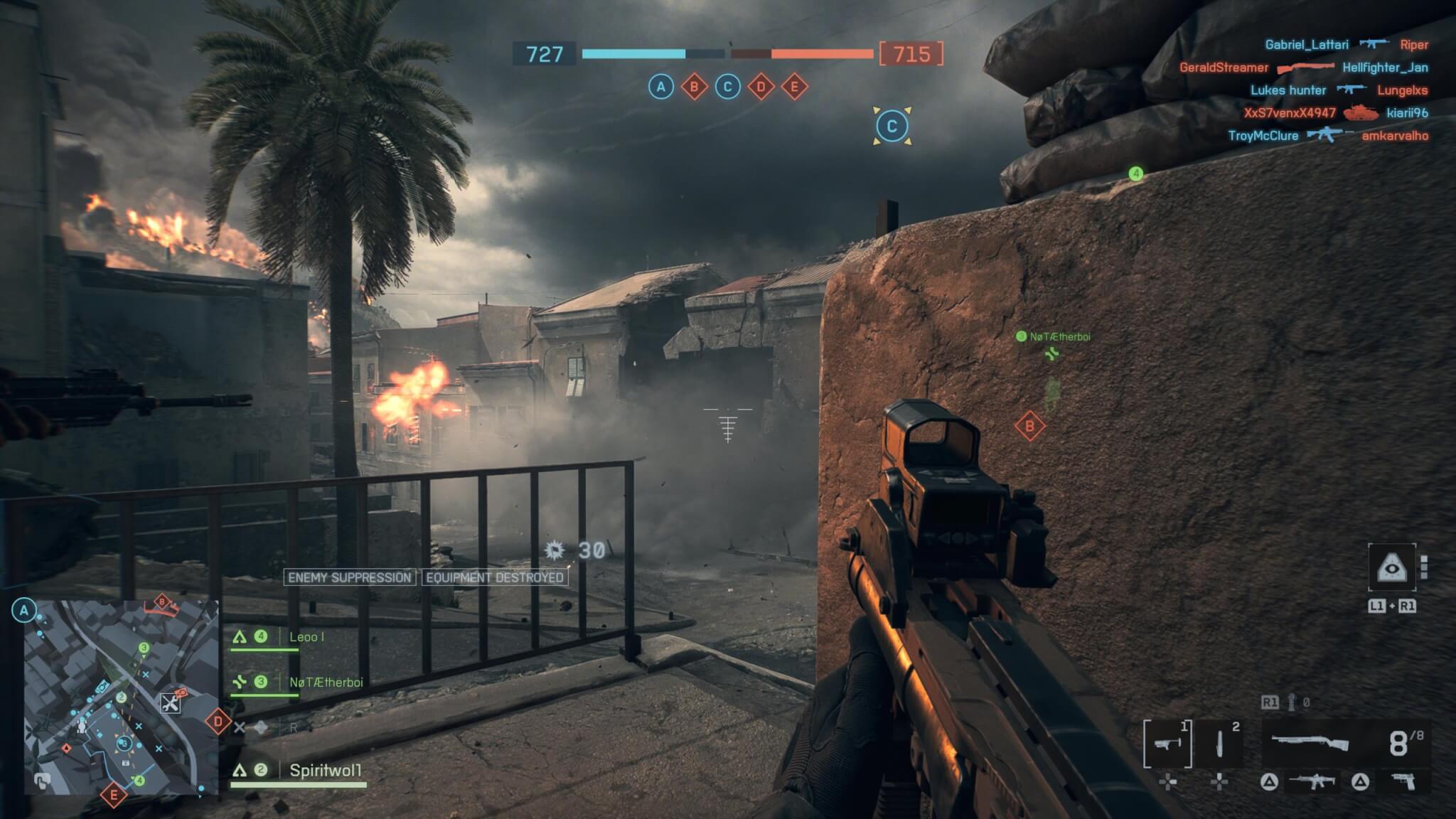The image size is (1456, 819).
Task: Choose Spiritwol1 in the squad list
Action: point(325,770)
